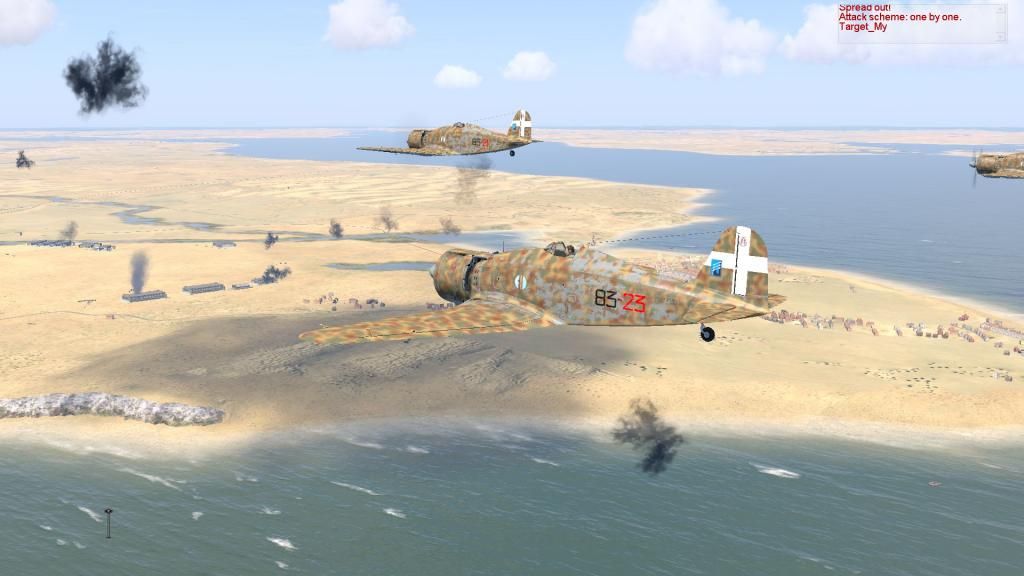Viewport: 1024px width, 576px height.
Task: Click the chat box's scroll-up arrow
Action: pos(1001,9)
